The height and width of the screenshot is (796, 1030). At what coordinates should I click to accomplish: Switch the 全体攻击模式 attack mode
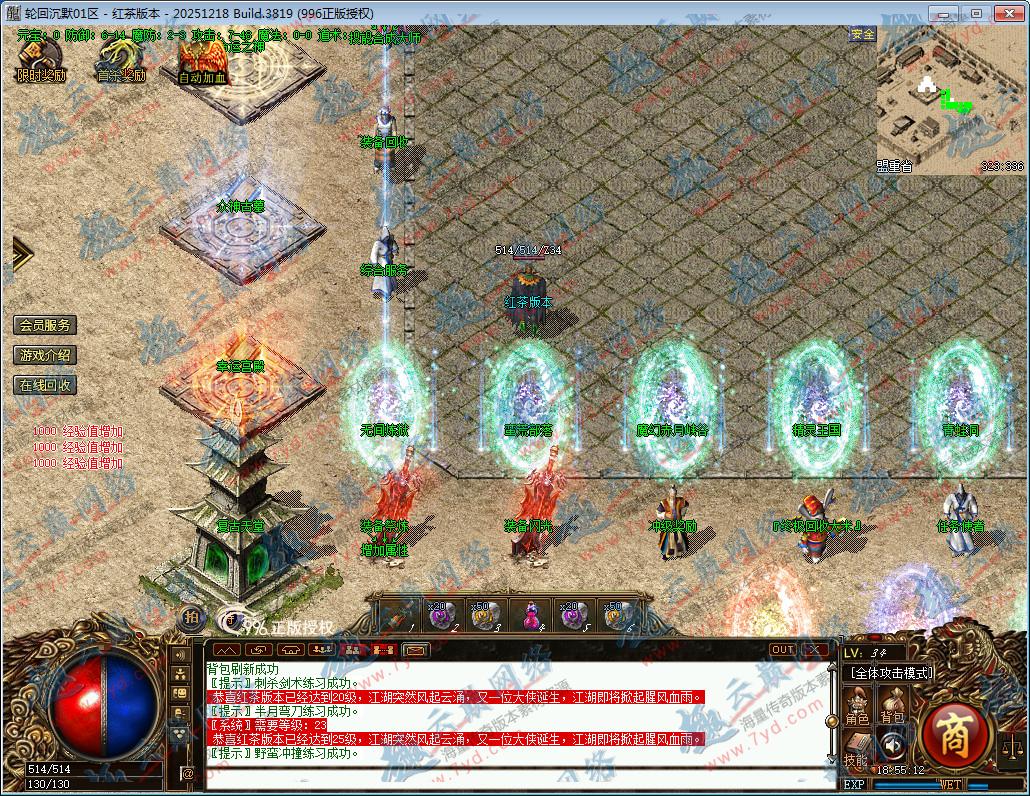coord(888,673)
